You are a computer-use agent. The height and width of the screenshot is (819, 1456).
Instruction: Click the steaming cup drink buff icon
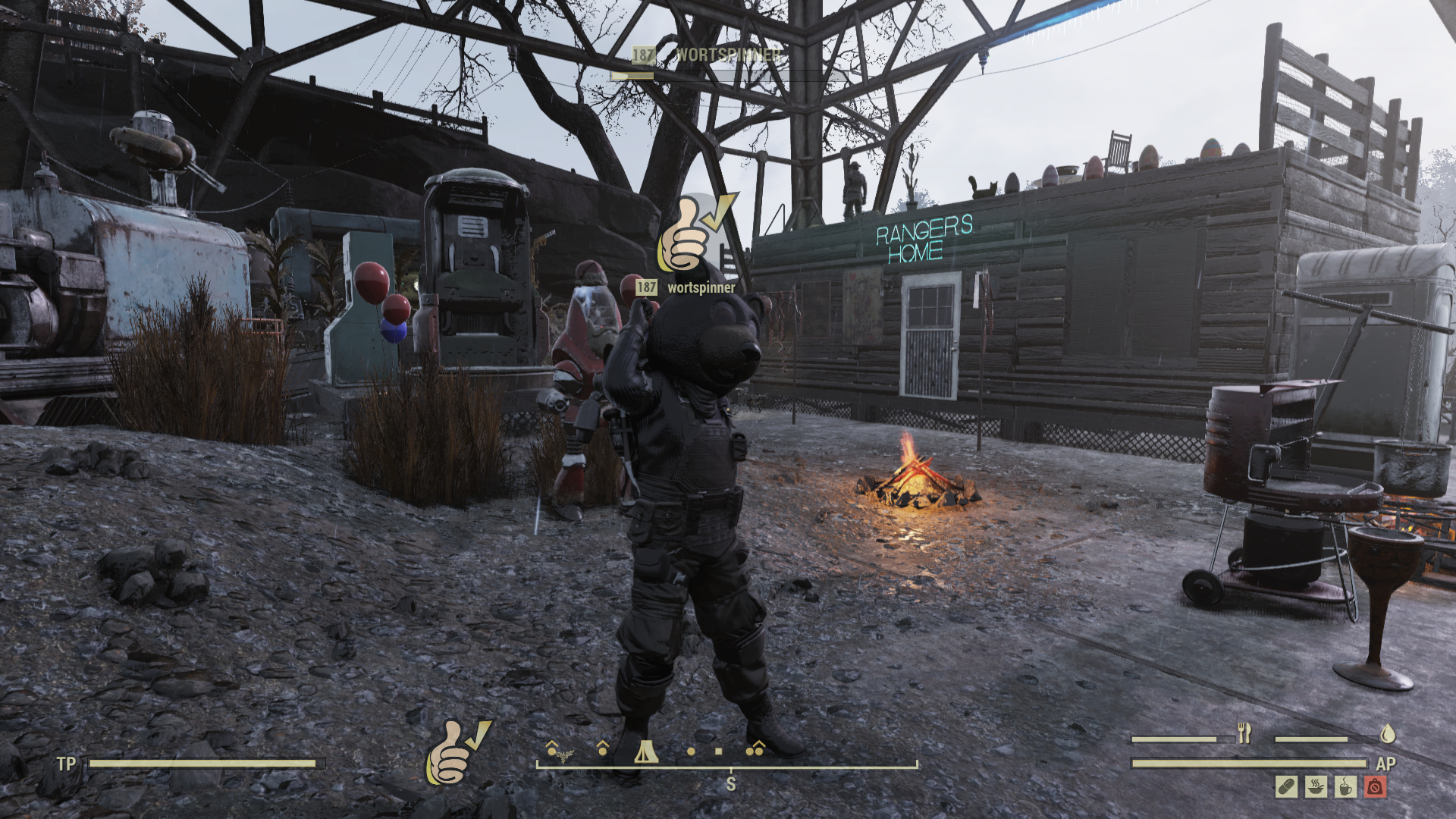[1345, 787]
